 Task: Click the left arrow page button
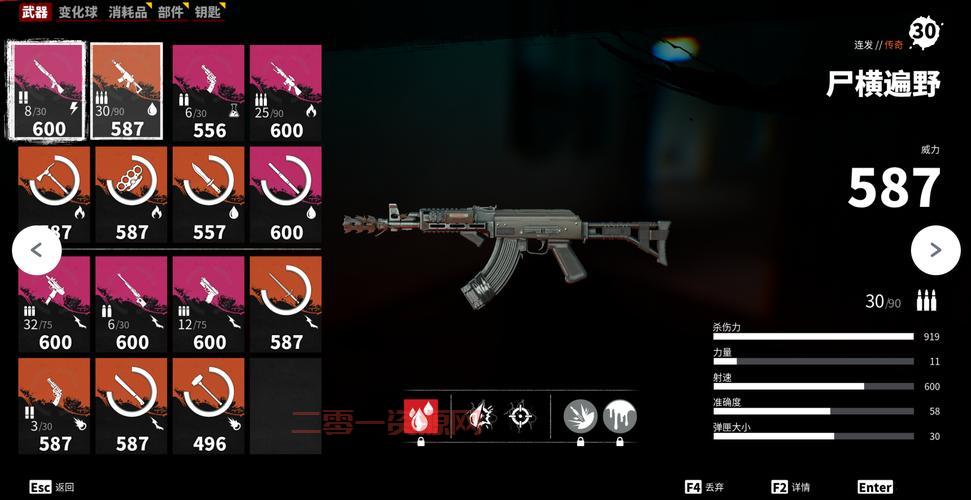pyautogui.click(x=36, y=251)
